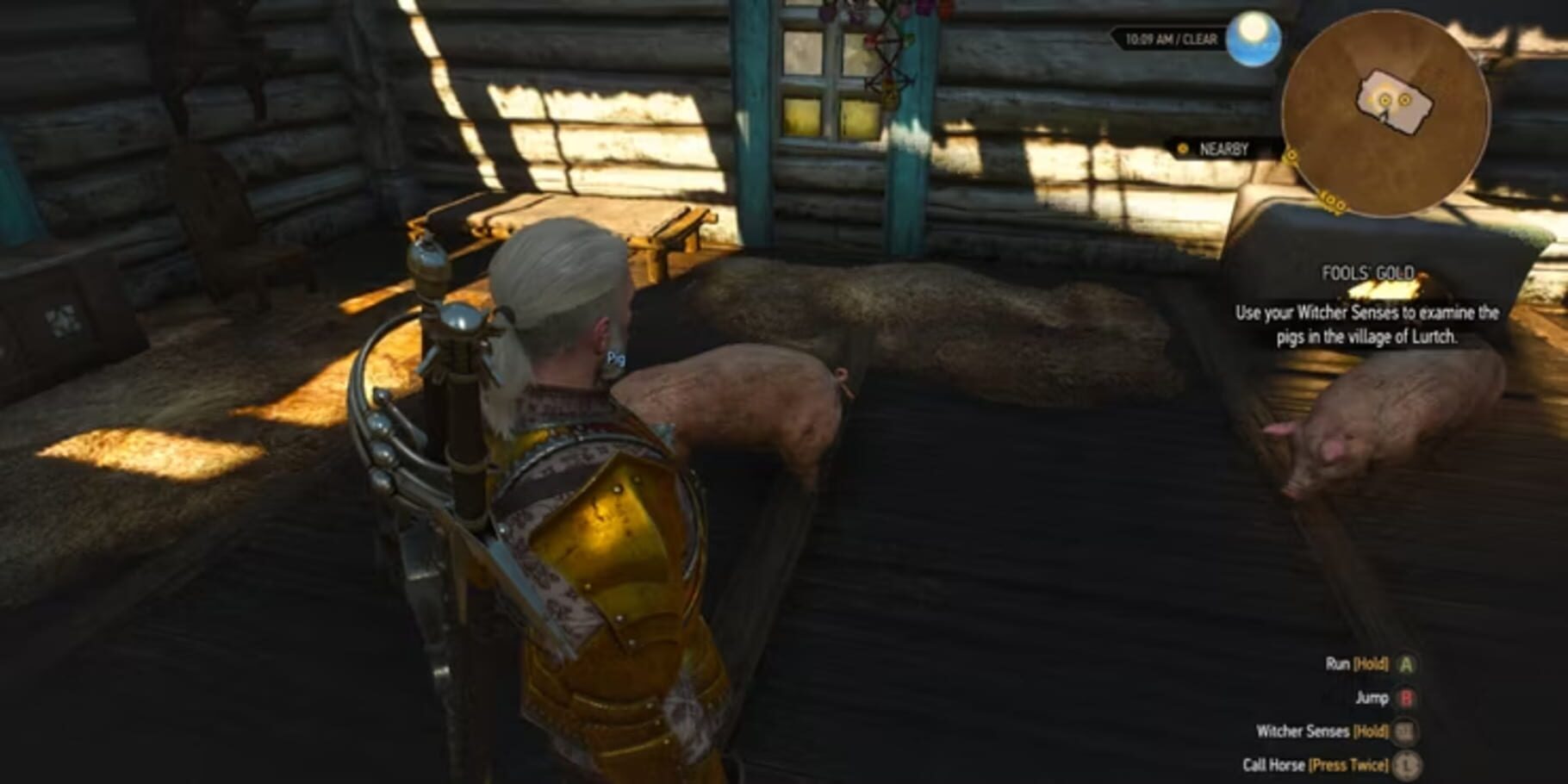Viewport: 1568px width, 784px height.
Task: Click the marker cluster below the minimap
Action: pos(1333,203)
